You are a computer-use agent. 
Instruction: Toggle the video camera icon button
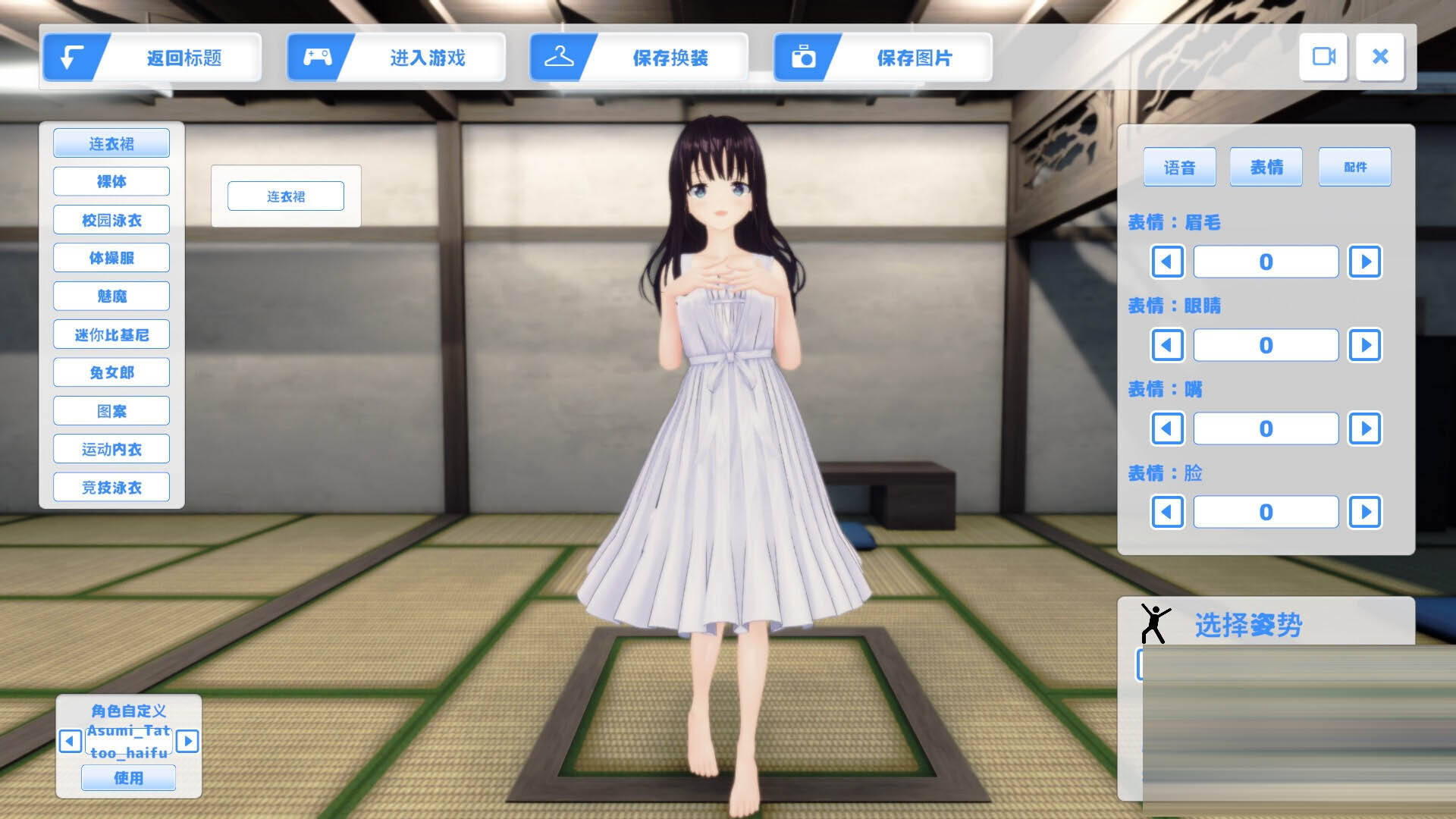point(1323,57)
